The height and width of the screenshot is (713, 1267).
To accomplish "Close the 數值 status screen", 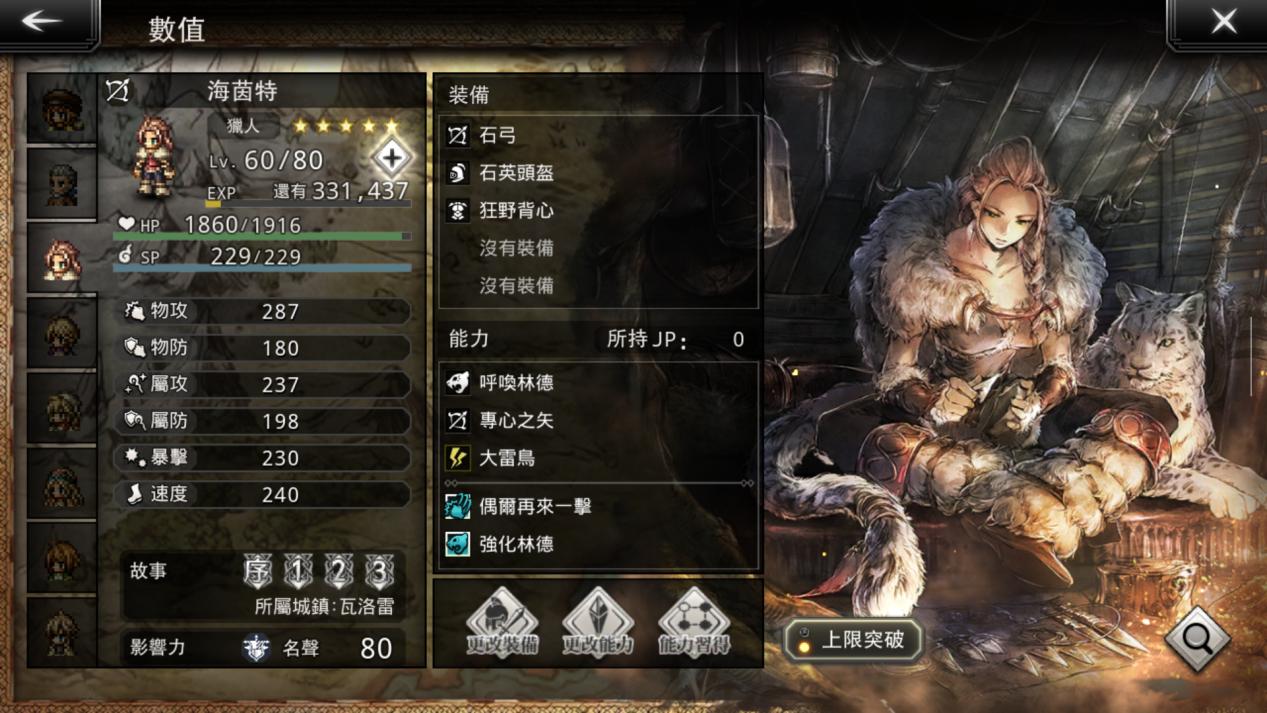I will 1223,23.
